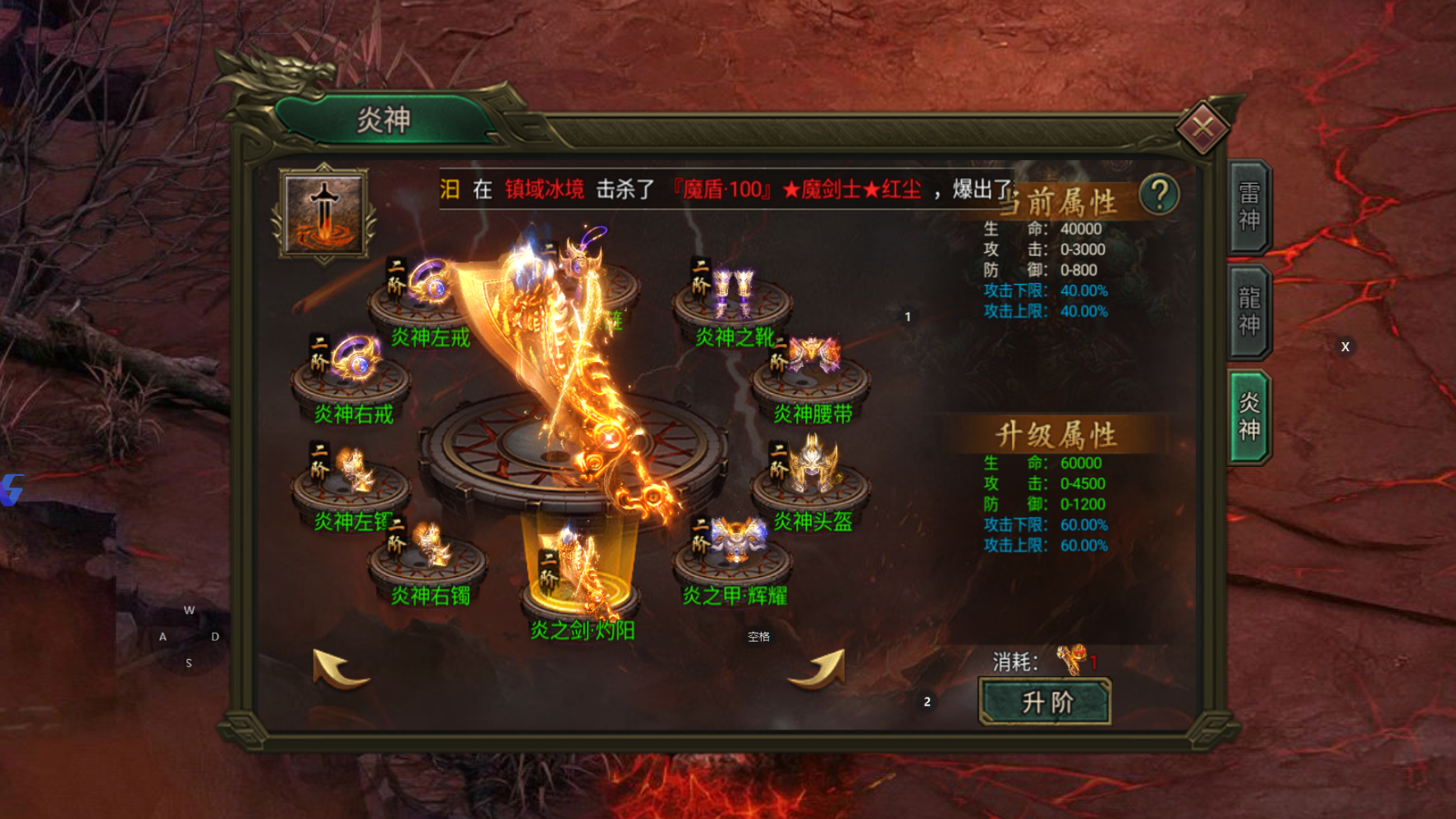Click the left curved arrow
Screen dimensions: 1456x819
[340, 668]
